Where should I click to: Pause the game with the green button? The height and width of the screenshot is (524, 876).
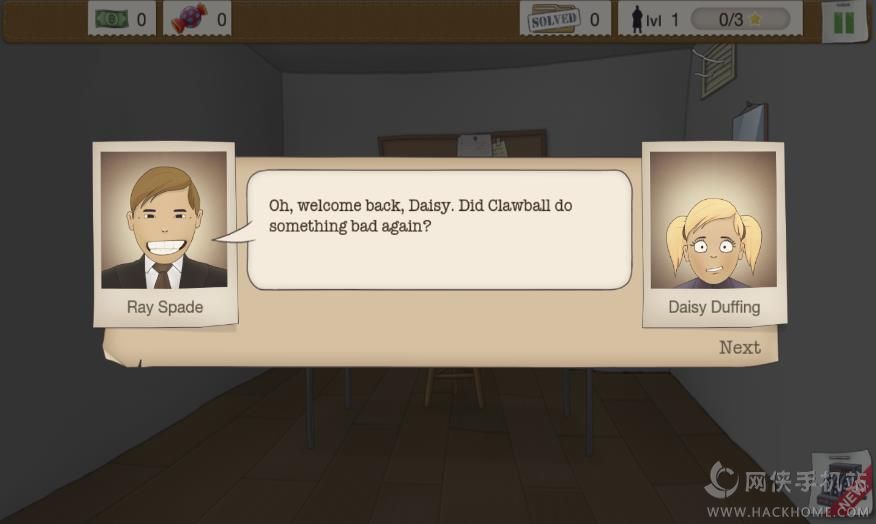pyautogui.click(x=843, y=21)
